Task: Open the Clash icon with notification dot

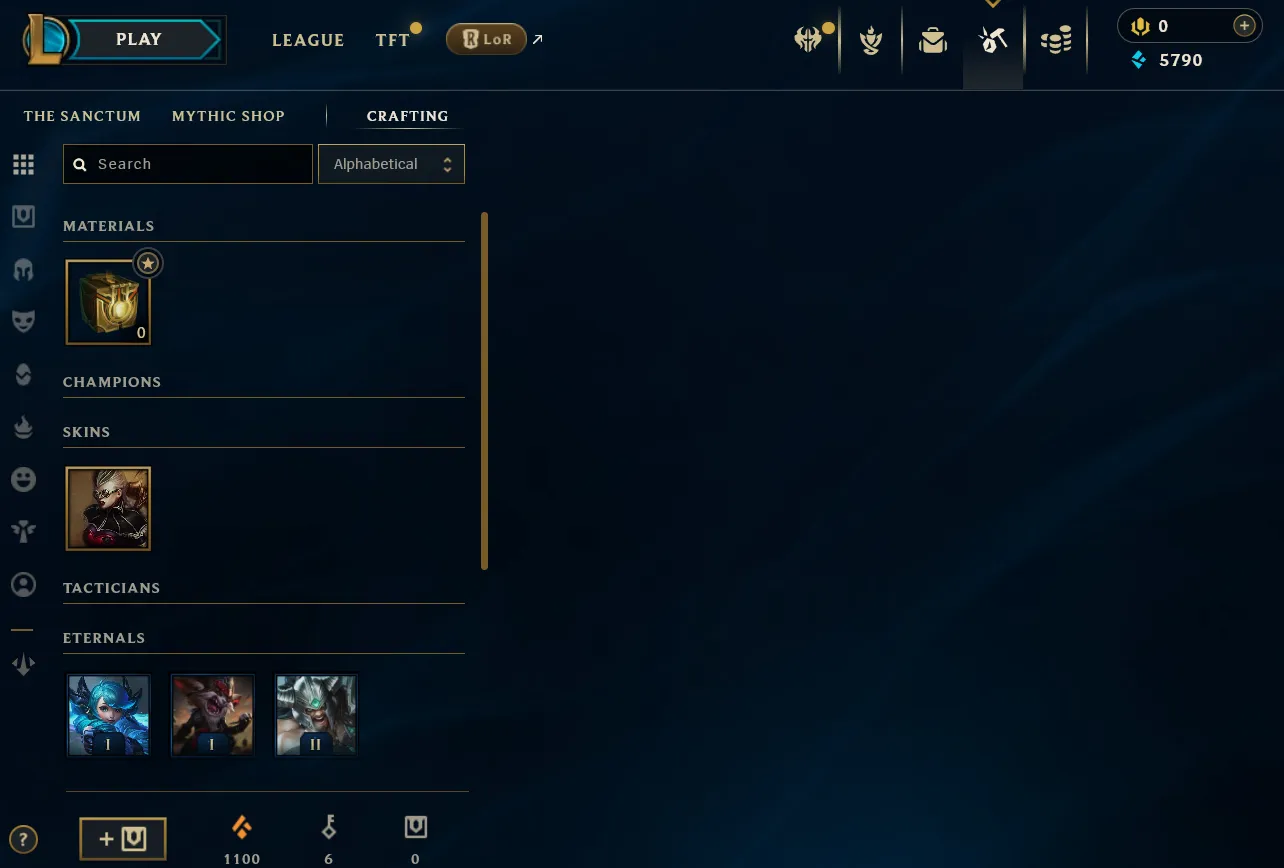Action: coord(810,39)
